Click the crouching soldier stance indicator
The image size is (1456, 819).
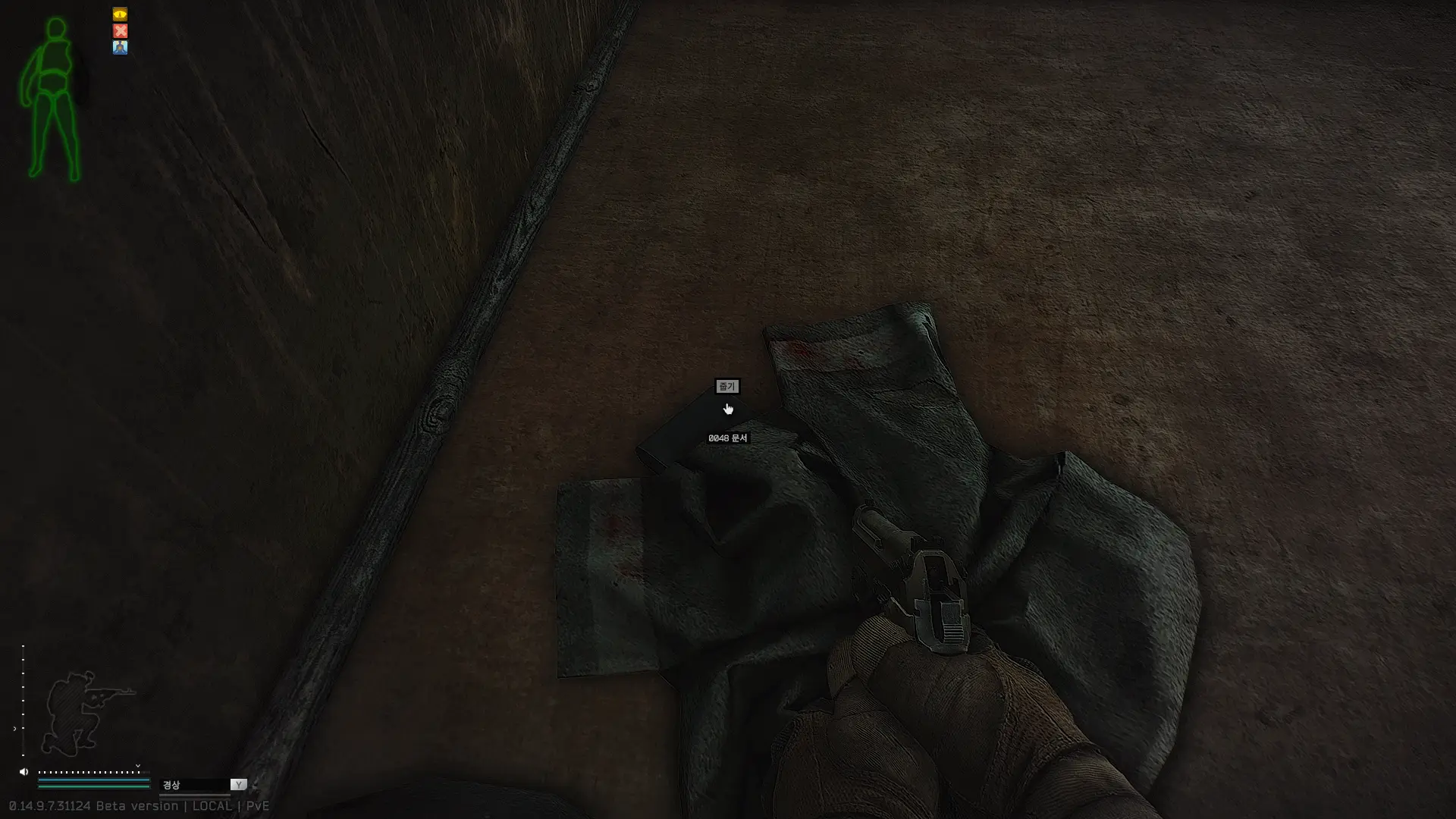85,711
